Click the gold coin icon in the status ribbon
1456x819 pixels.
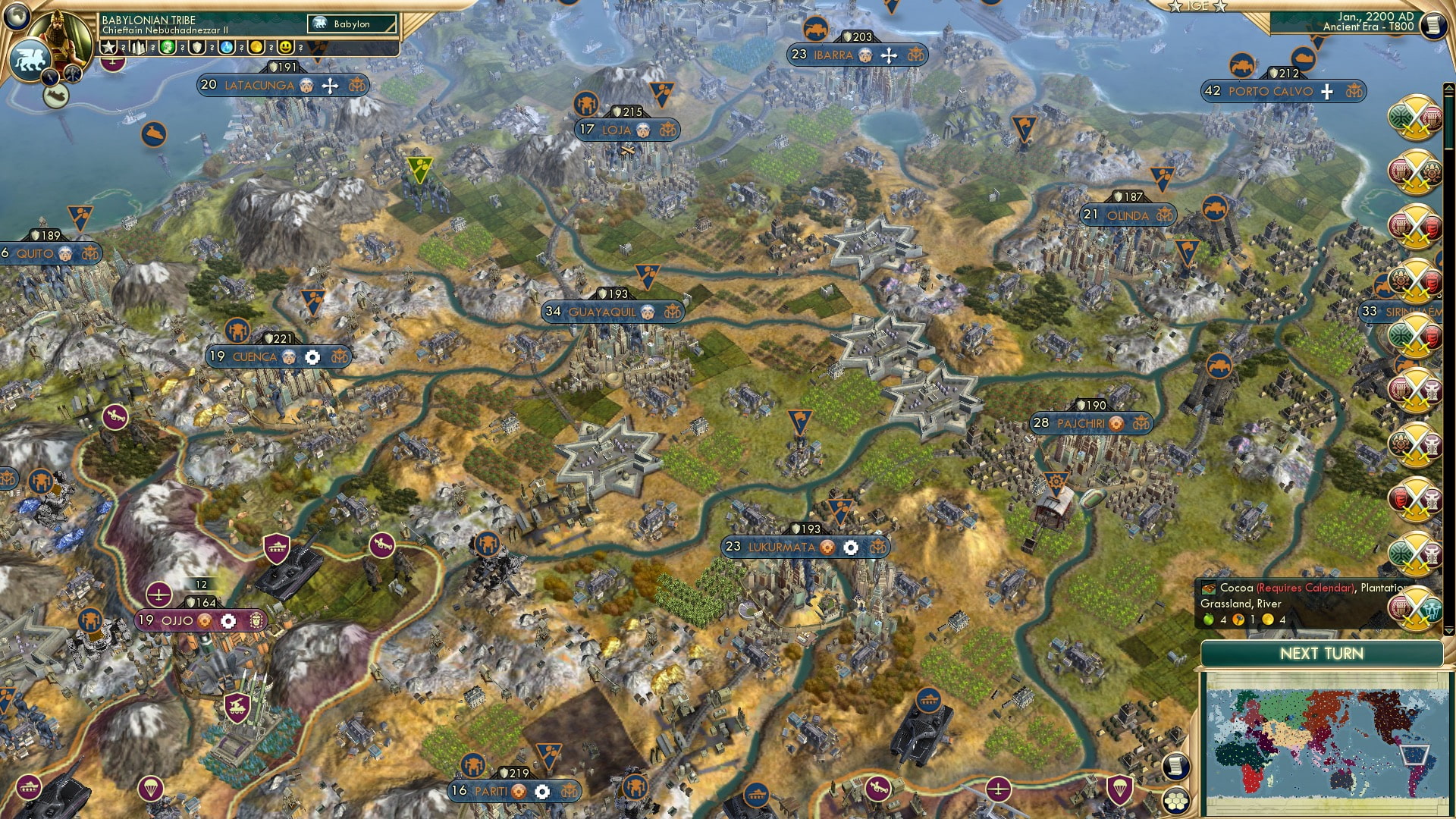pos(256,47)
